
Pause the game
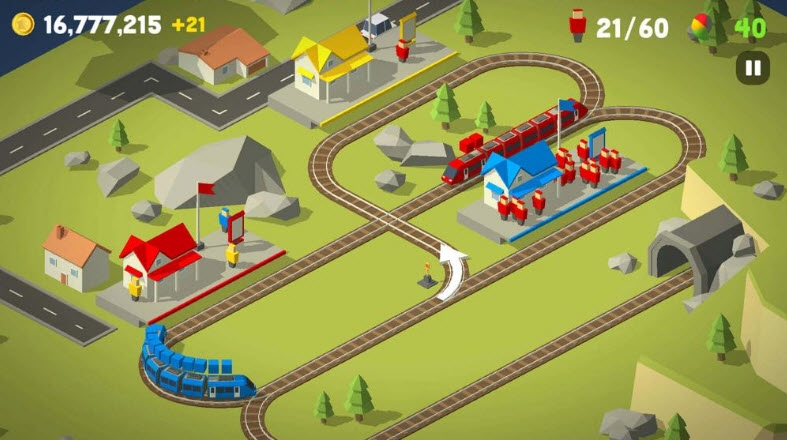(x=752, y=68)
